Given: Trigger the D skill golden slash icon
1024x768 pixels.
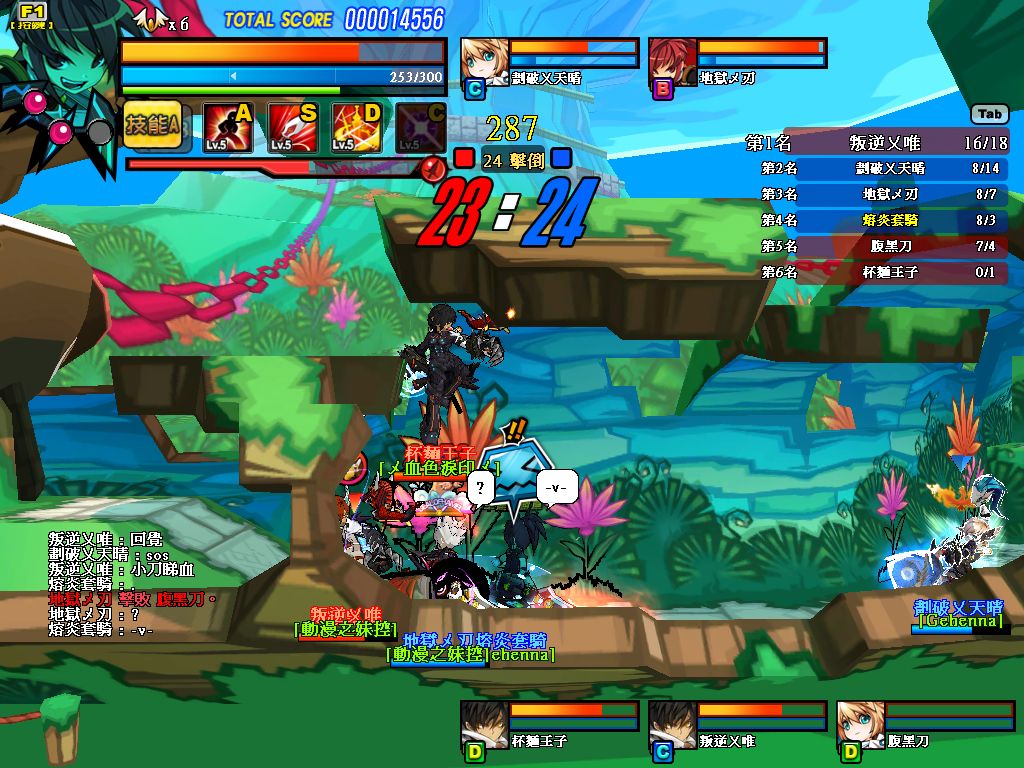Looking at the screenshot, I should (357, 127).
